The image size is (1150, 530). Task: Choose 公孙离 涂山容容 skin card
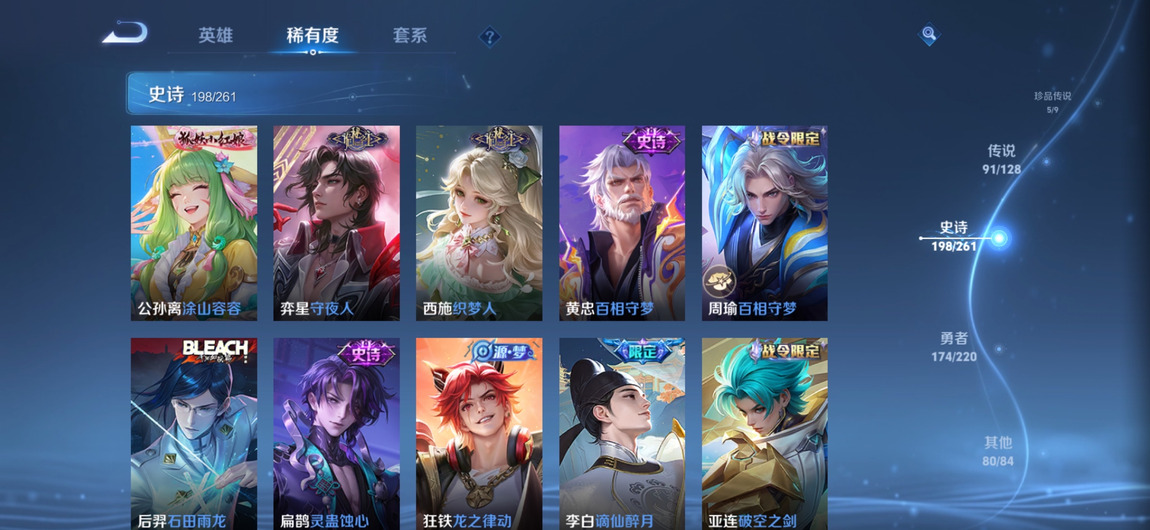click(194, 222)
